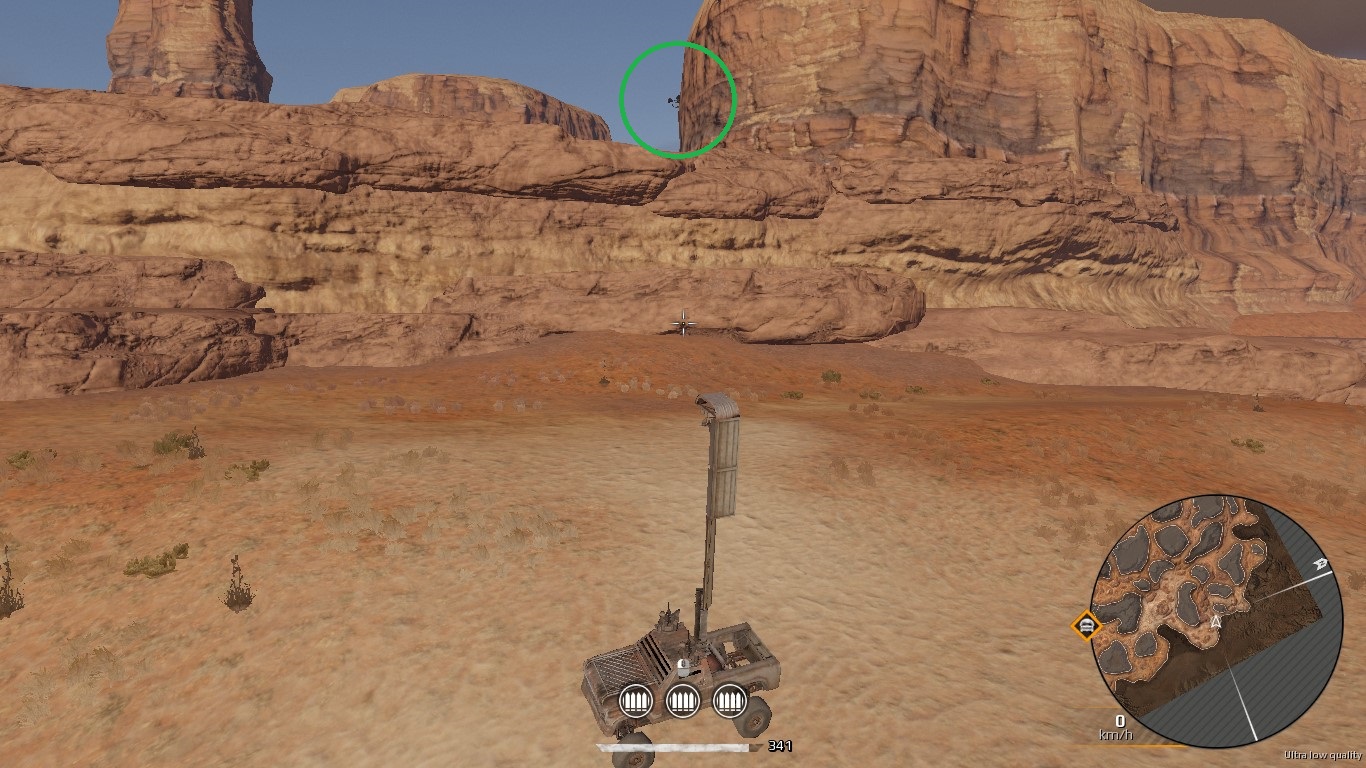Click the arrowhead direction marker on minimap edge

pos(1322,564)
